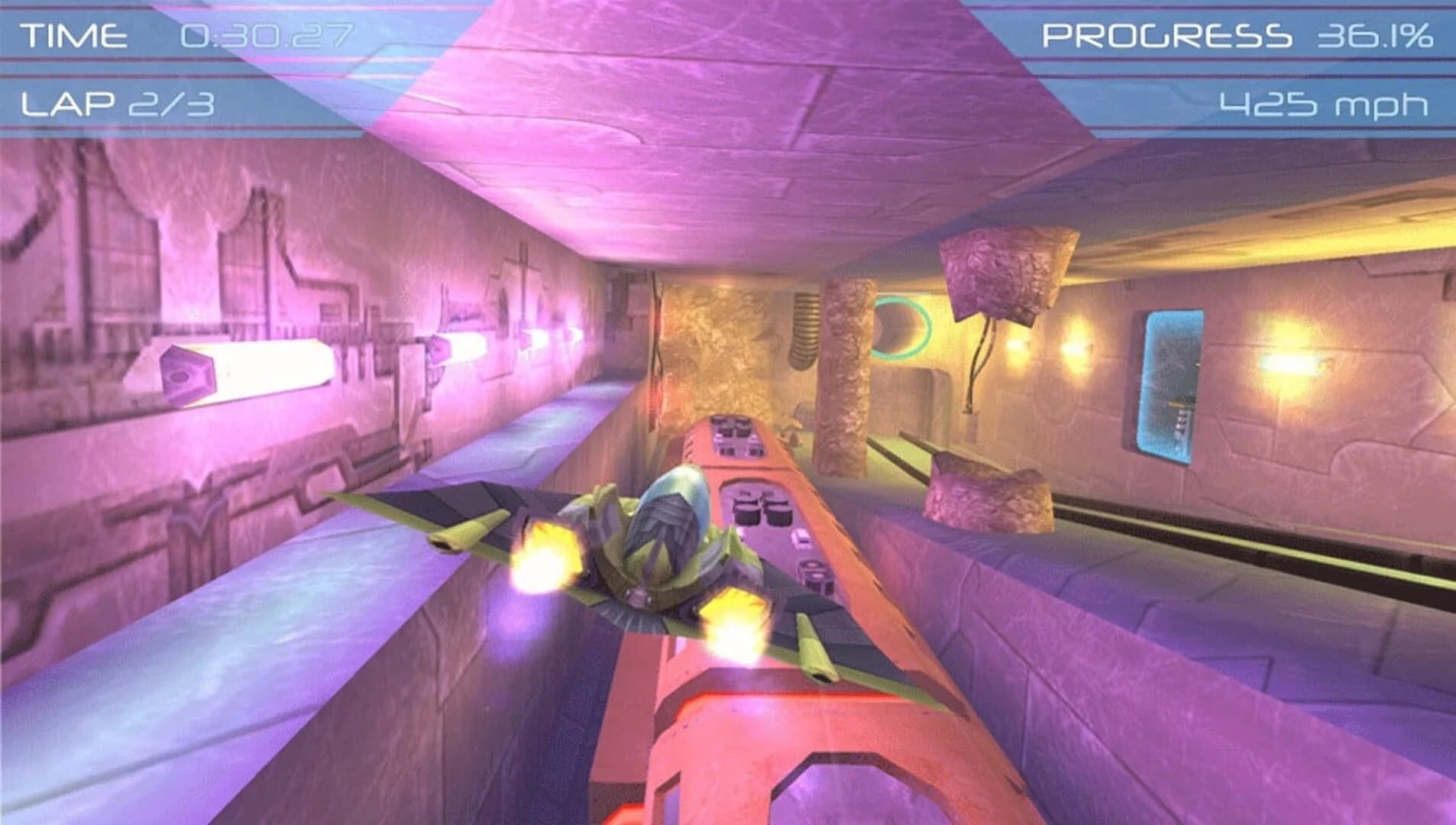
Task: Click the TIME readout in the HUD
Action: 73,34
